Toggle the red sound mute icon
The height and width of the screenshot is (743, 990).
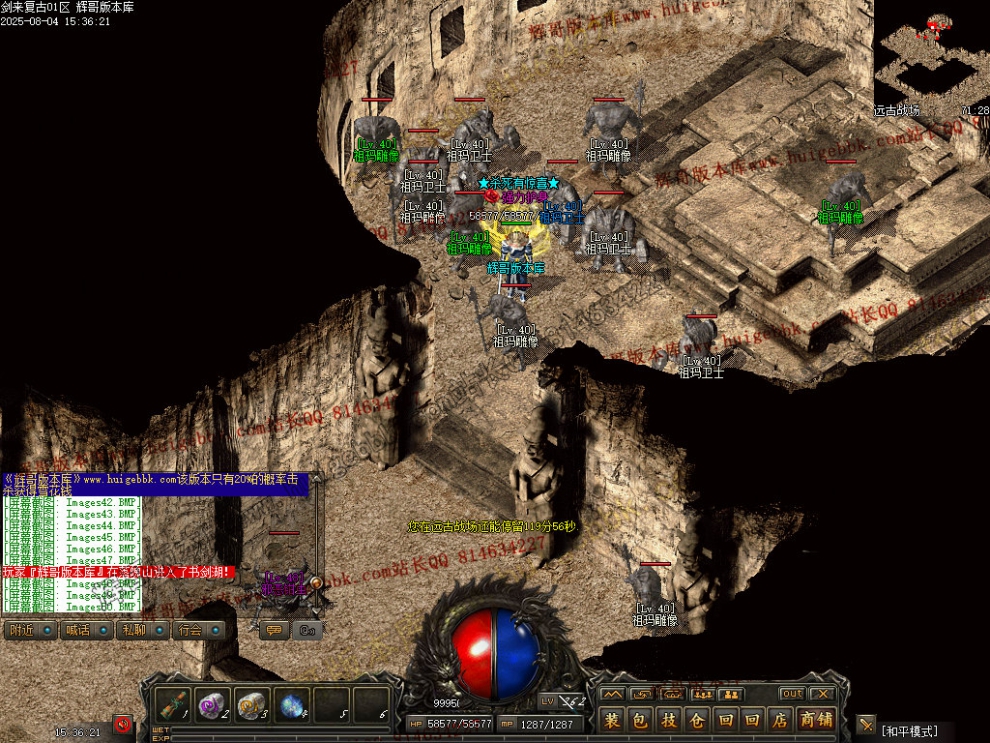tap(123, 723)
